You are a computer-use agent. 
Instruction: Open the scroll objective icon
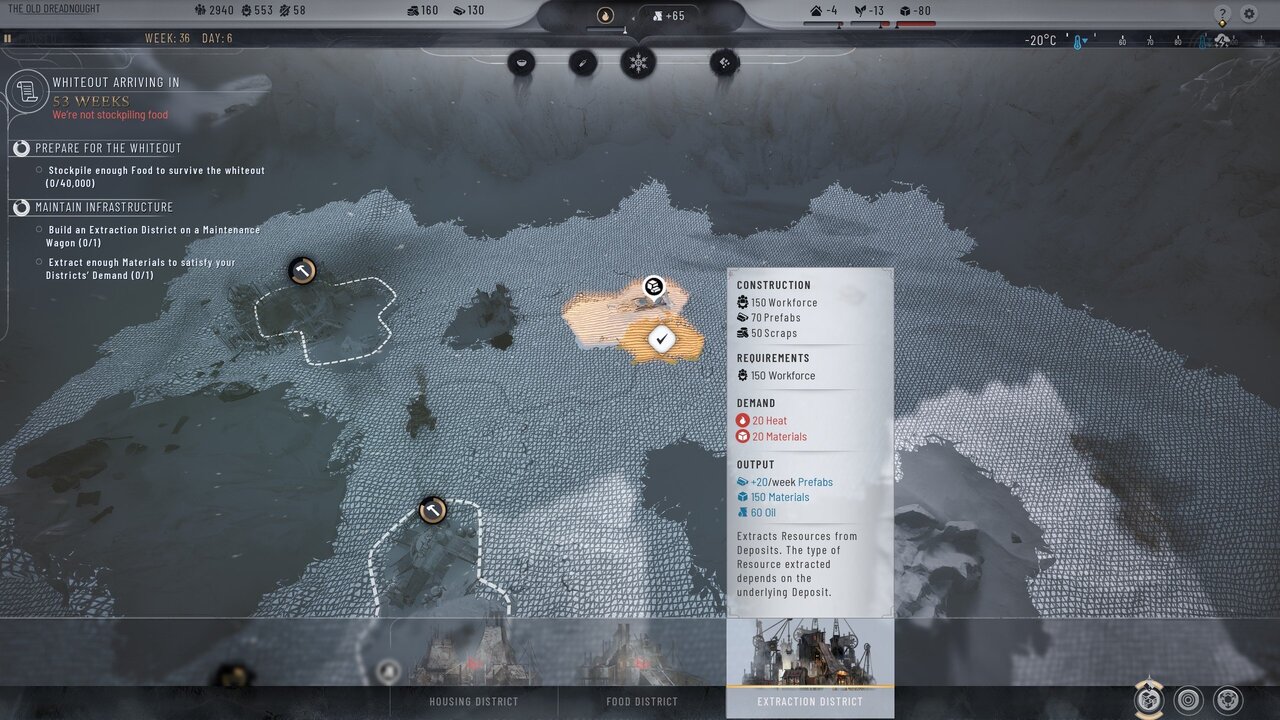[27, 92]
